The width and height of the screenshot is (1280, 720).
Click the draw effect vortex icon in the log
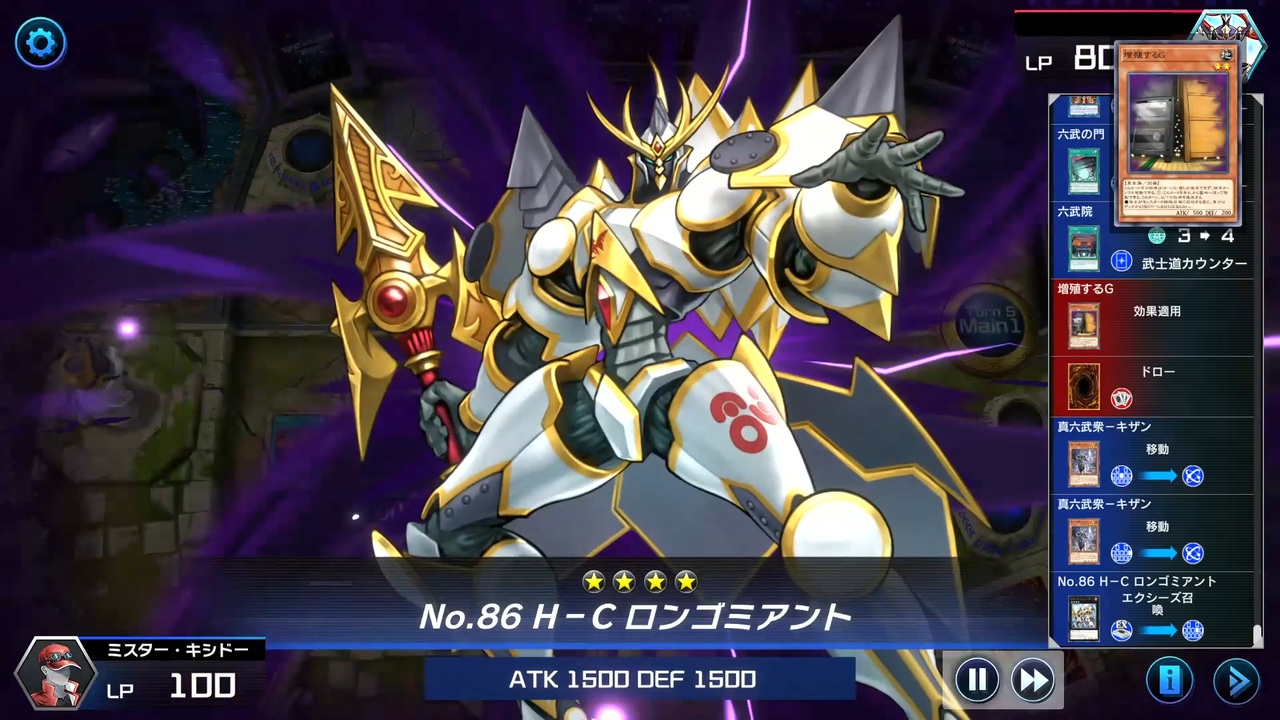(1121, 397)
